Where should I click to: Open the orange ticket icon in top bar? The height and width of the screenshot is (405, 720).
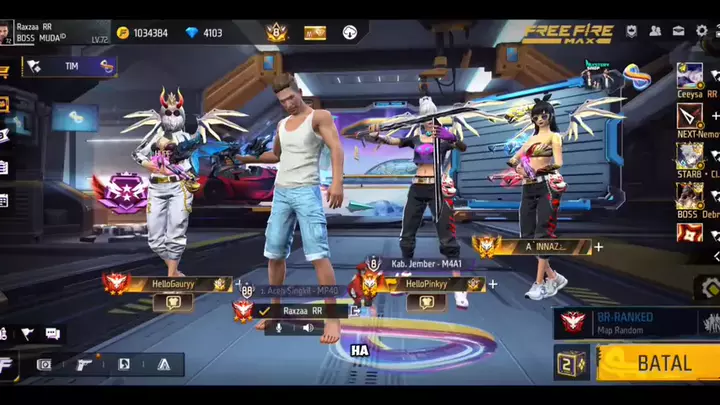pyautogui.click(x=315, y=33)
